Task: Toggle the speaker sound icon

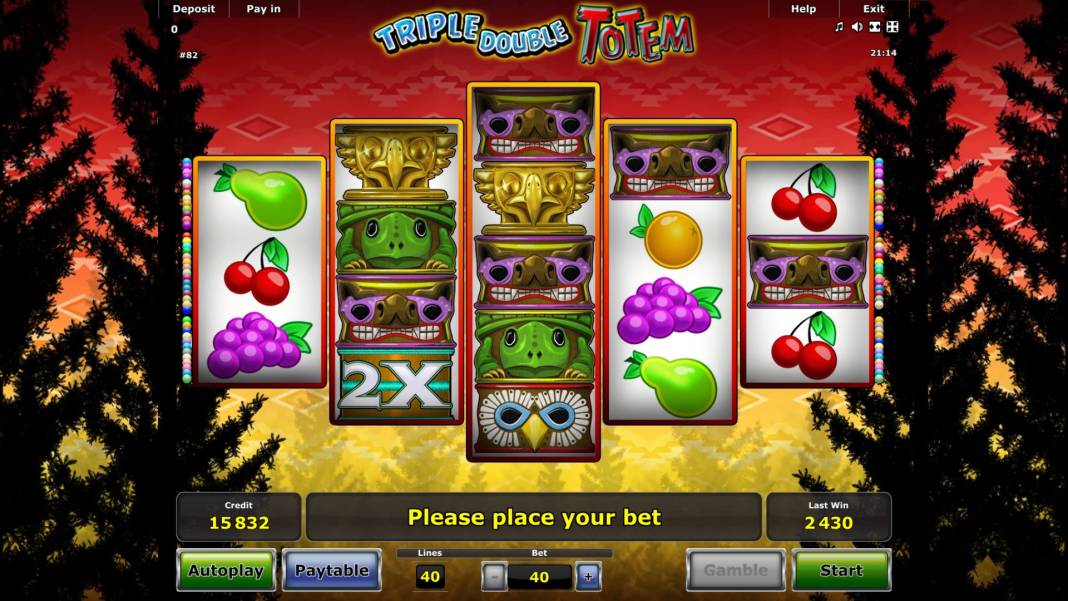Action: coord(857,27)
